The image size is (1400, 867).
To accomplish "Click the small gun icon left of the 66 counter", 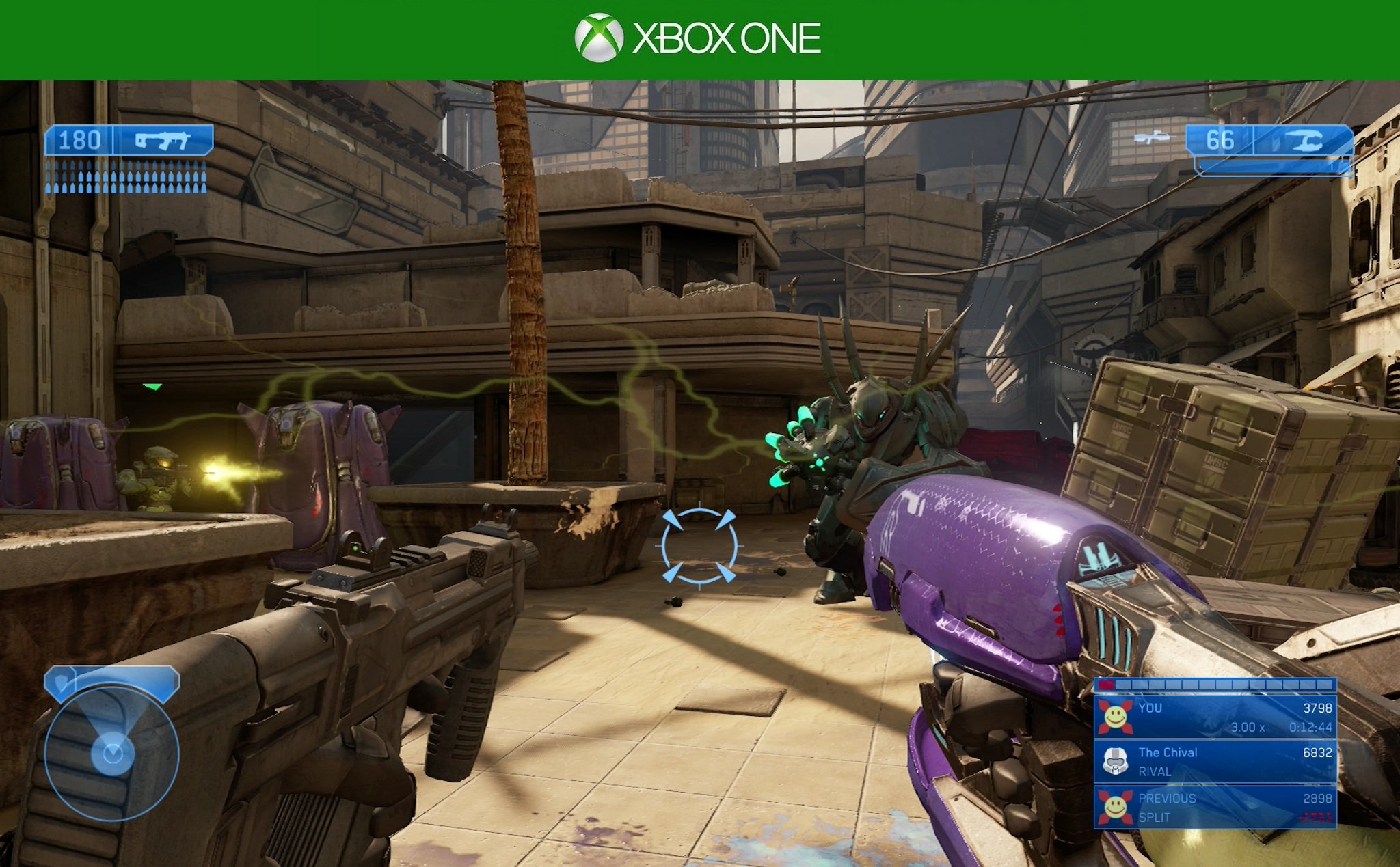I will (x=1152, y=138).
